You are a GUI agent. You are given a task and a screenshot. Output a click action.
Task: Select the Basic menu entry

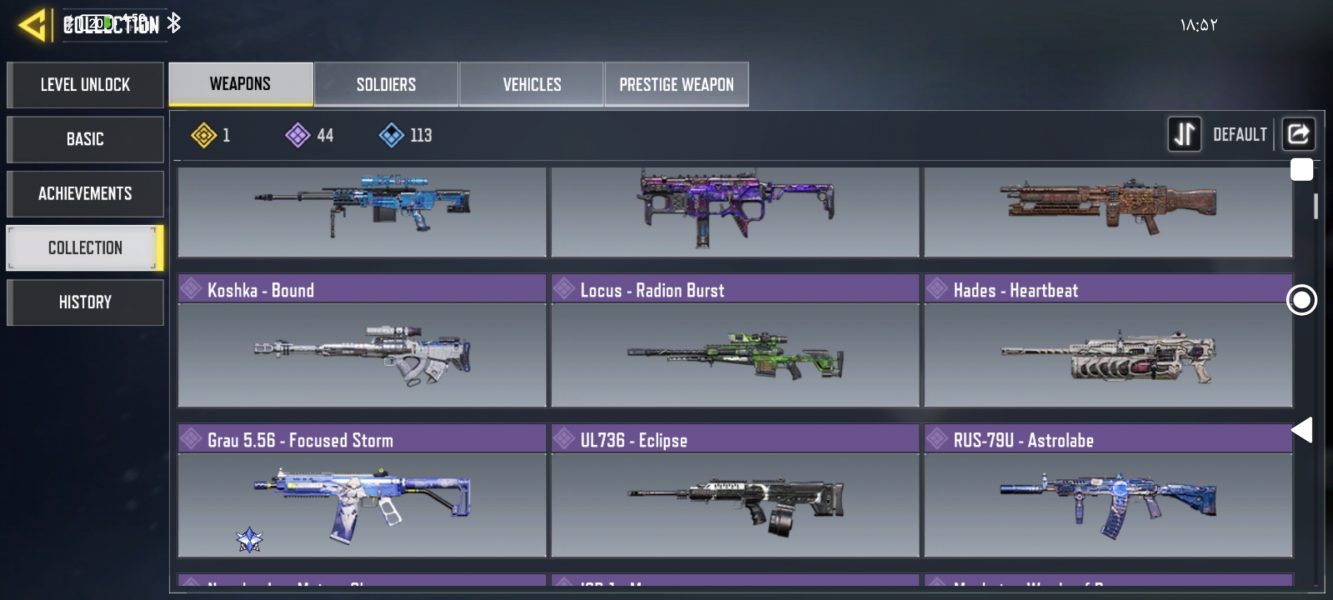(85, 139)
